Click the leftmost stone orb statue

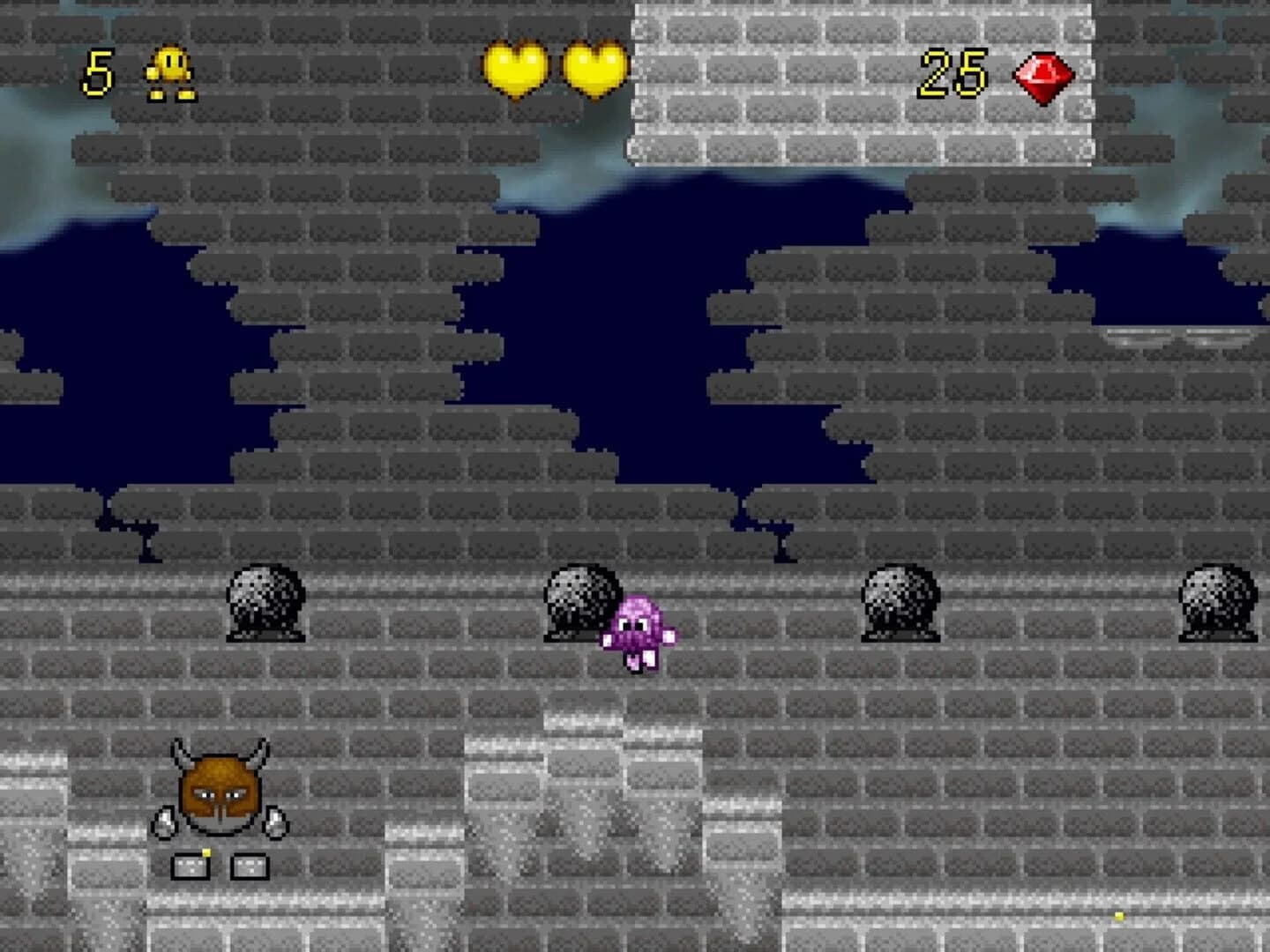pos(267,604)
